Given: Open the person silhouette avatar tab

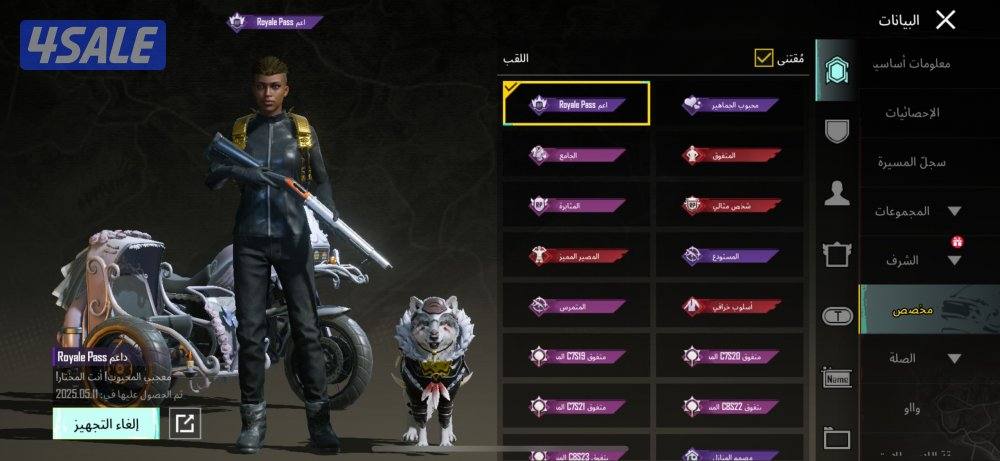Looking at the screenshot, I should coord(837,194).
